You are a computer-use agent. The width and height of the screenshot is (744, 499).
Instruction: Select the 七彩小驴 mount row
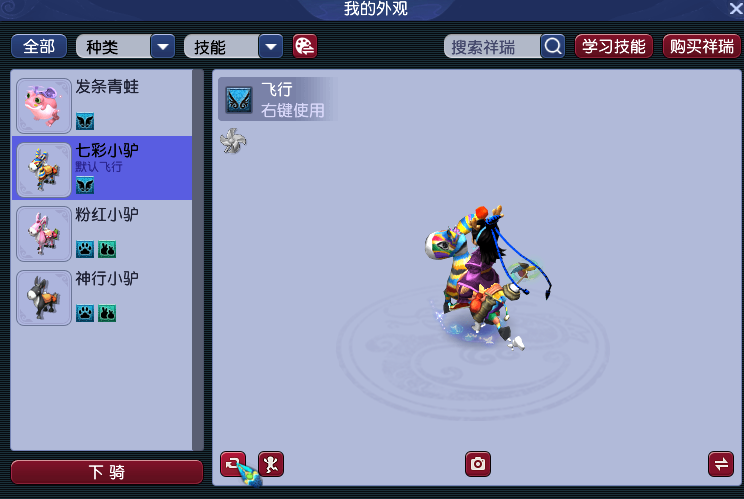105,168
